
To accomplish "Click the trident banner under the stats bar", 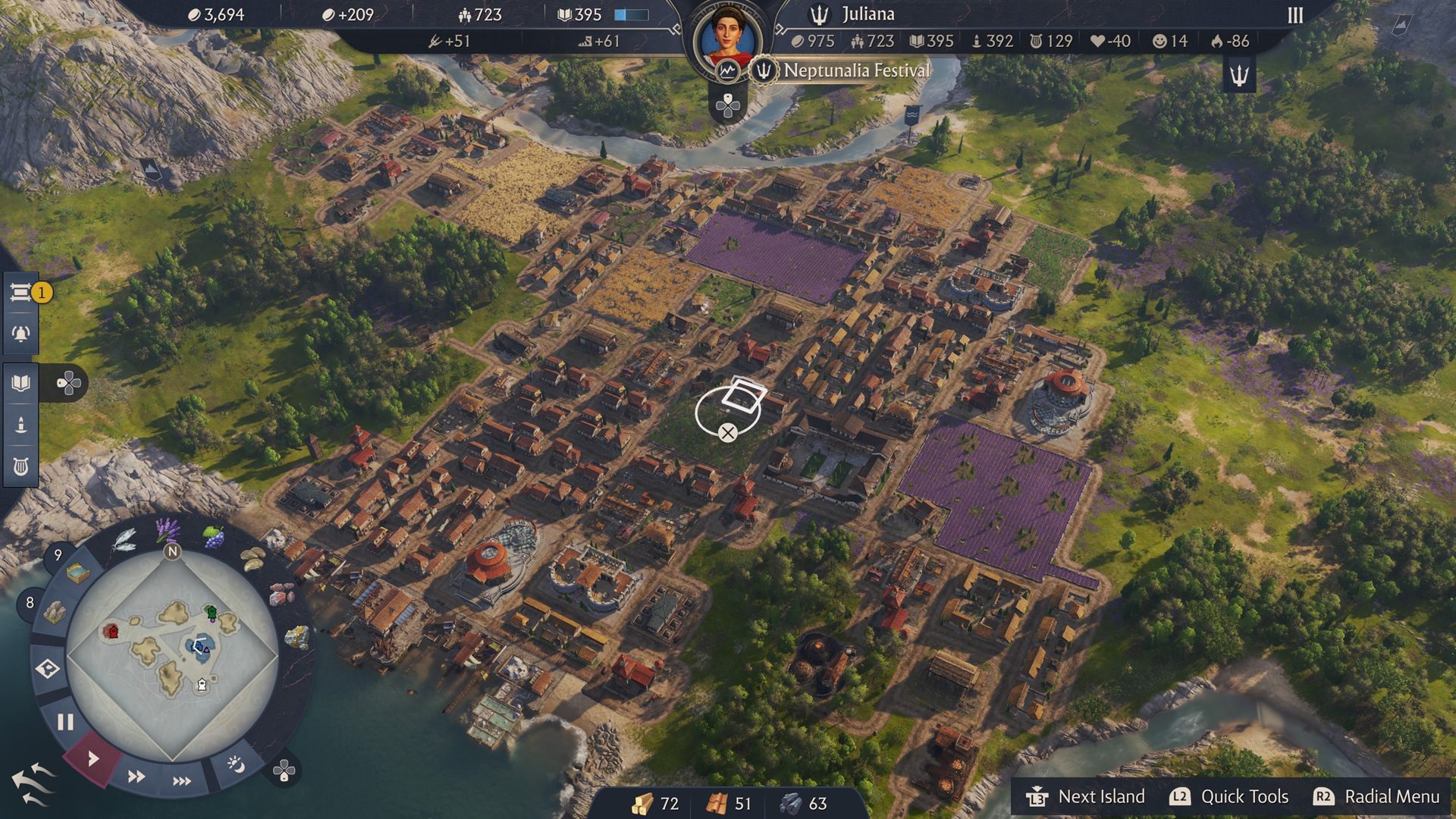I will (1239, 75).
